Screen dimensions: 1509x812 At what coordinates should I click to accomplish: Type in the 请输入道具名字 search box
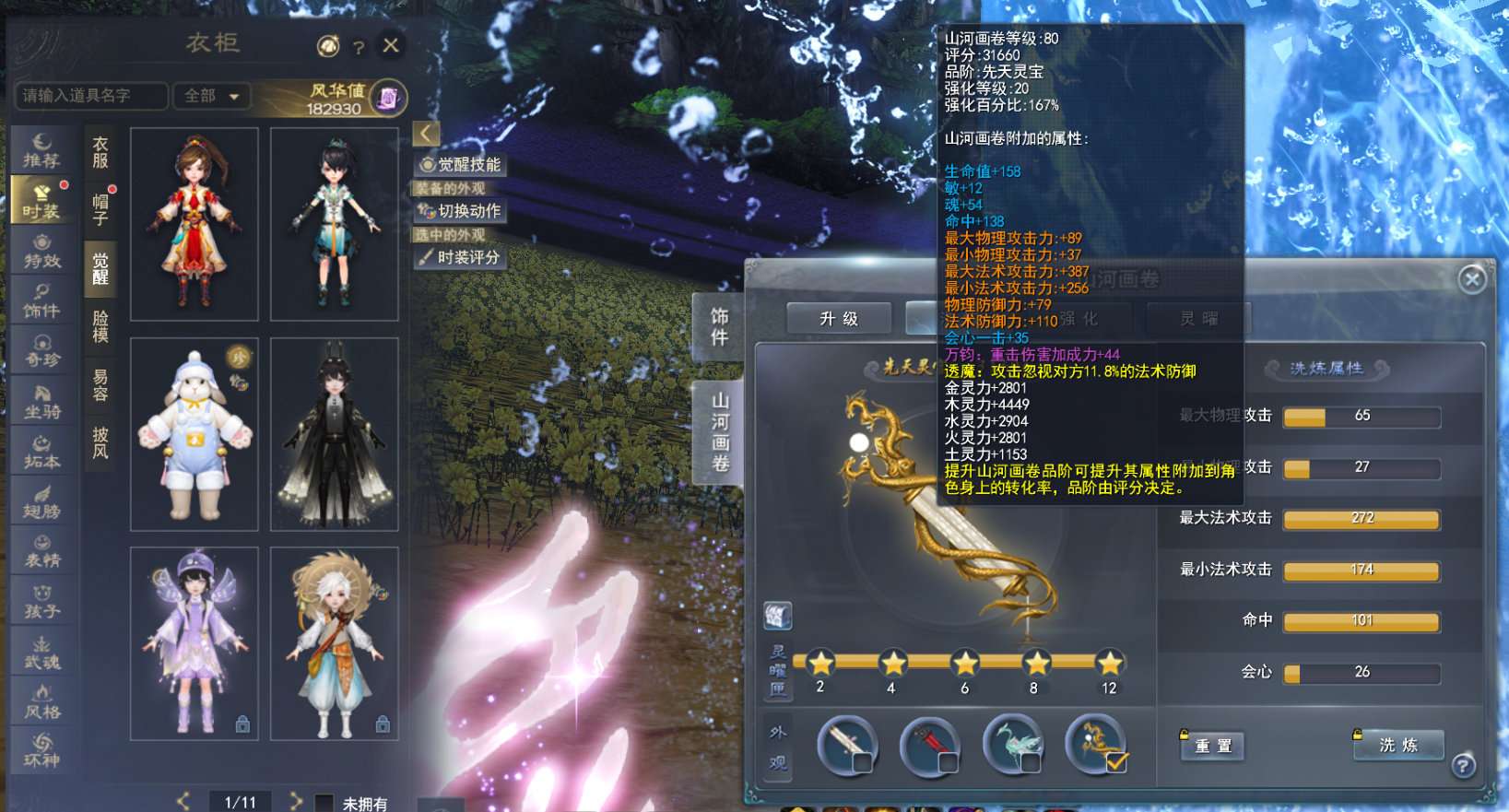click(x=91, y=96)
